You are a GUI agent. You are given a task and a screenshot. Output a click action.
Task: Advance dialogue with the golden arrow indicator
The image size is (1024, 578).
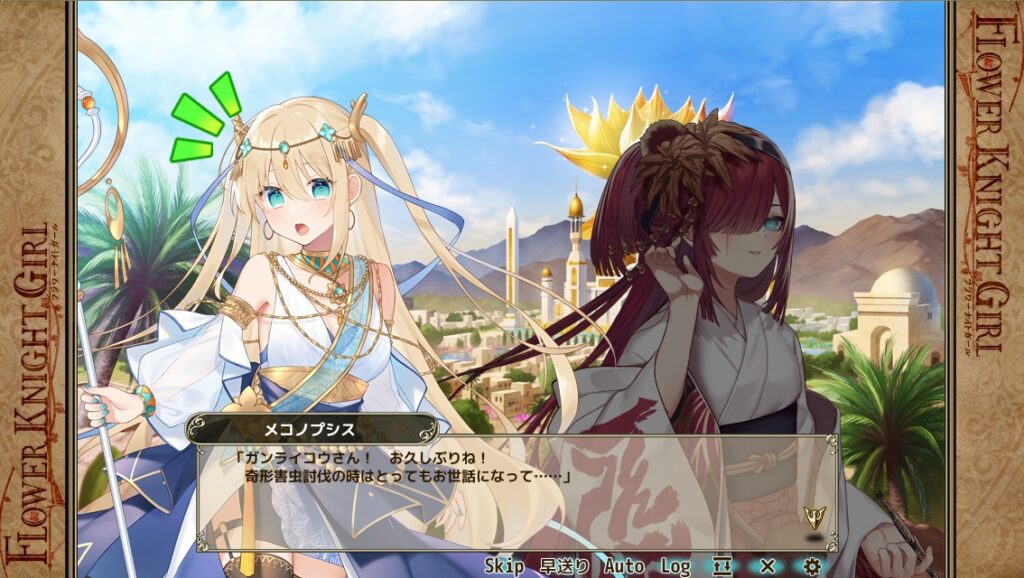[x=814, y=517]
